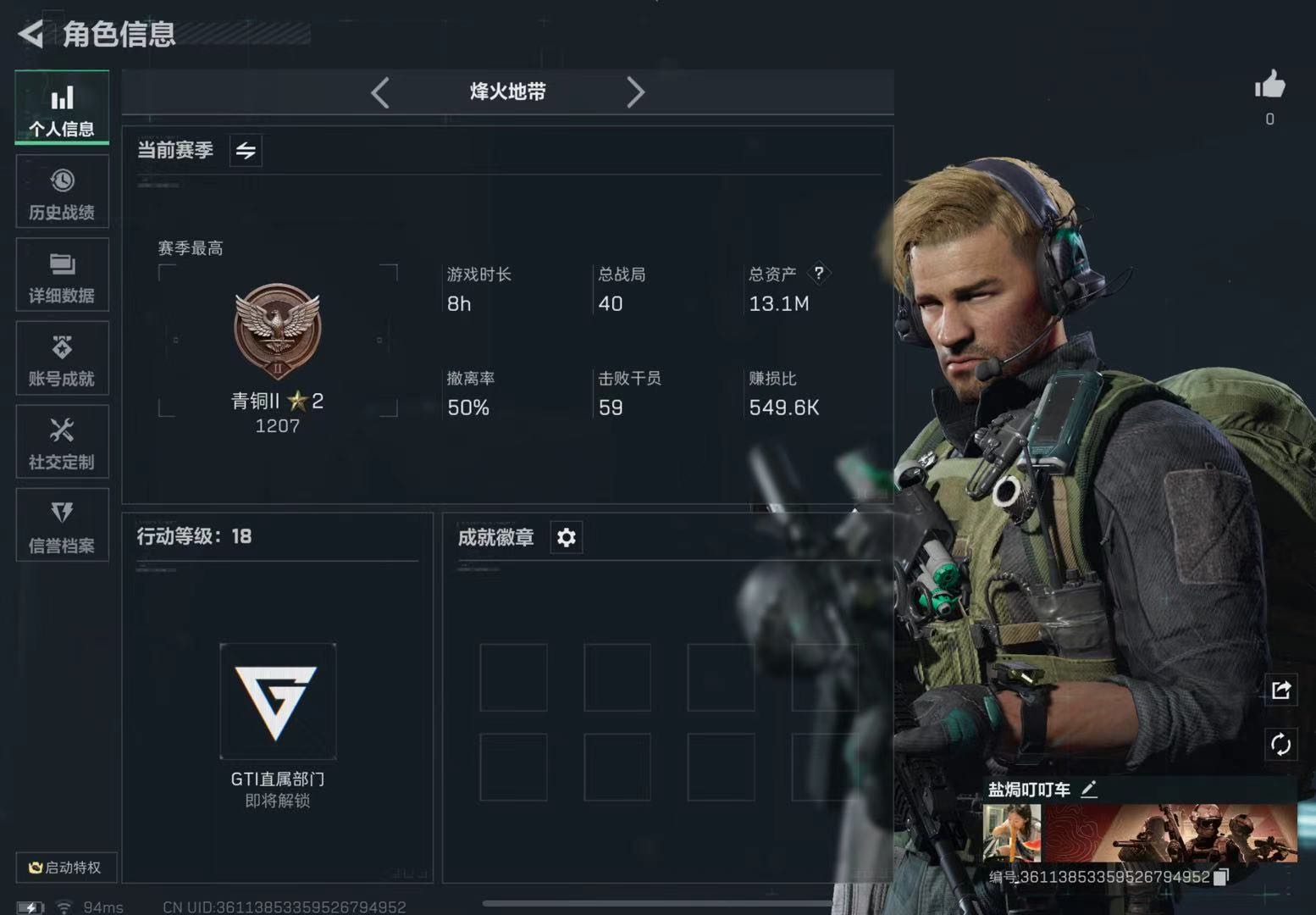
Task: Switch to the 社交定制 tab
Action: point(62,442)
